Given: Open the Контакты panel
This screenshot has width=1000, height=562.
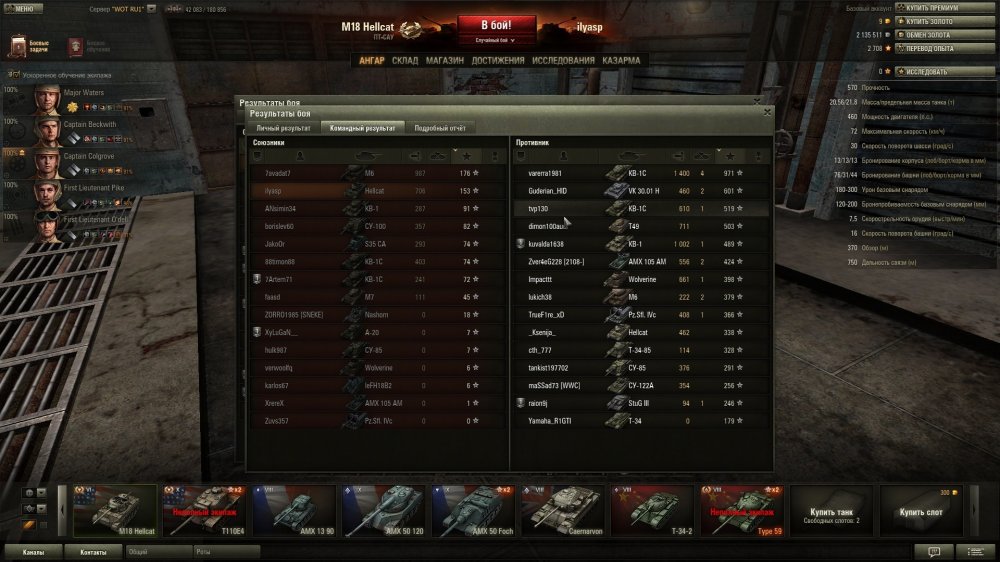Looking at the screenshot, I should pos(93,551).
